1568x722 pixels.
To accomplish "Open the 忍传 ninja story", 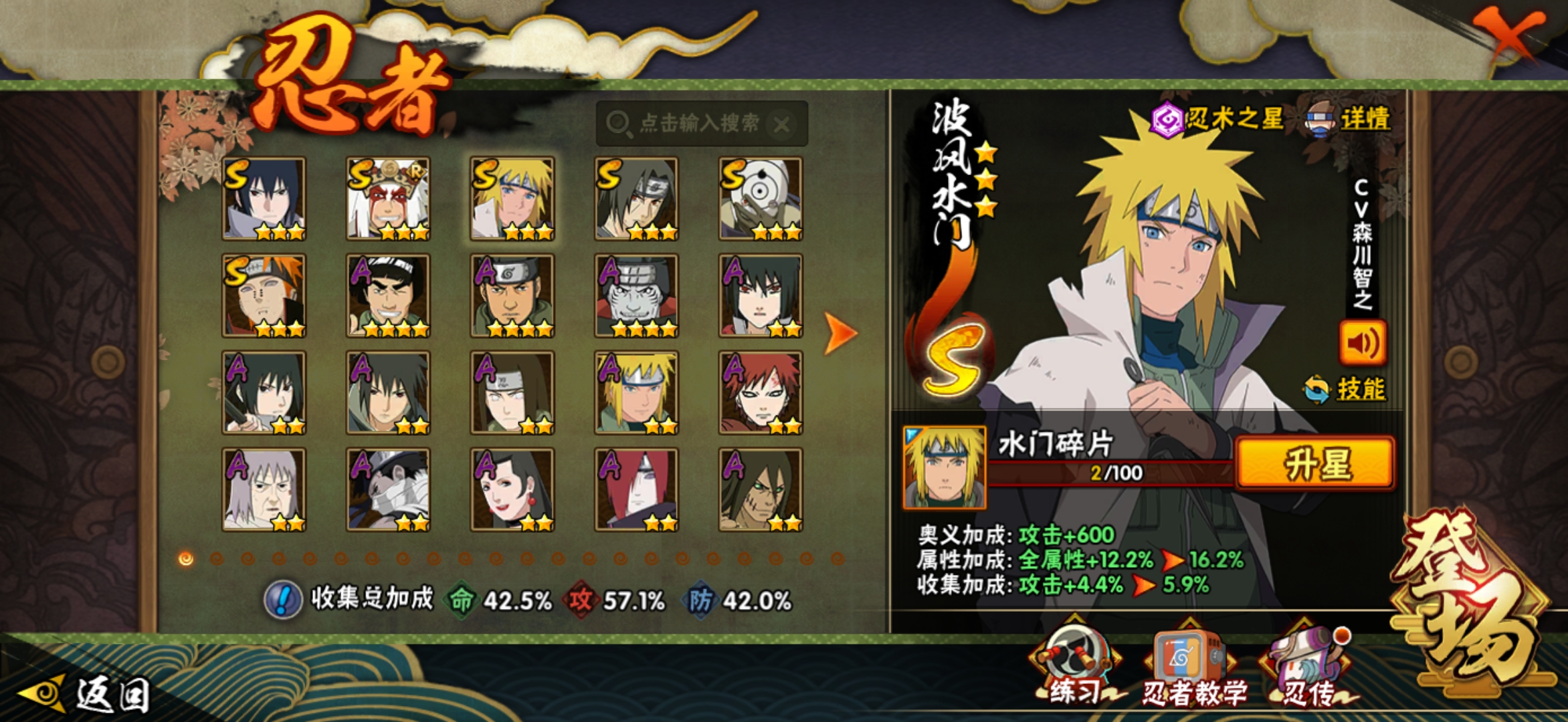I will [1307, 669].
